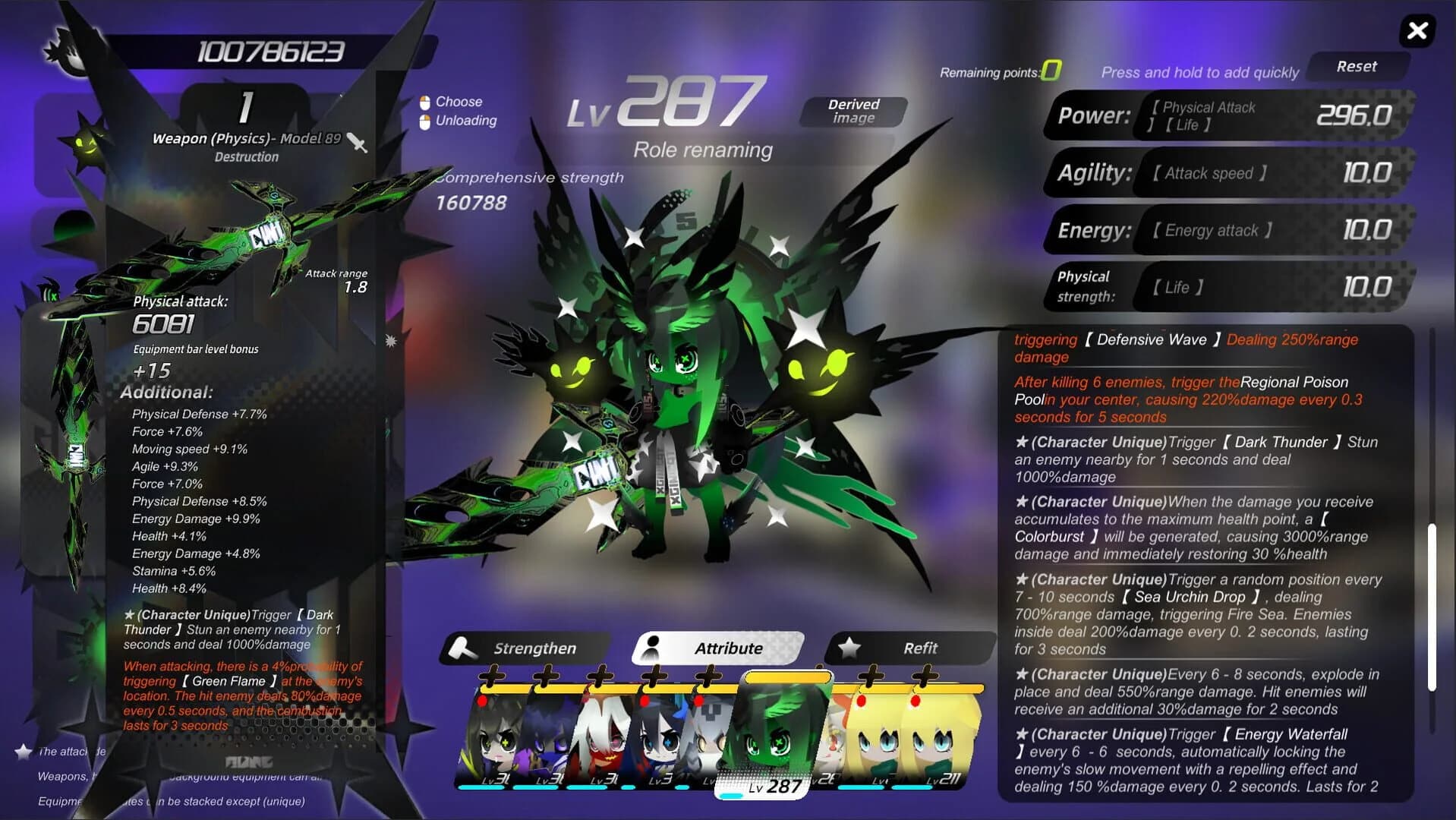Click the right-mouse Unloading icon
Screen dimensions: 1456x820
click(x=426, y=120)
